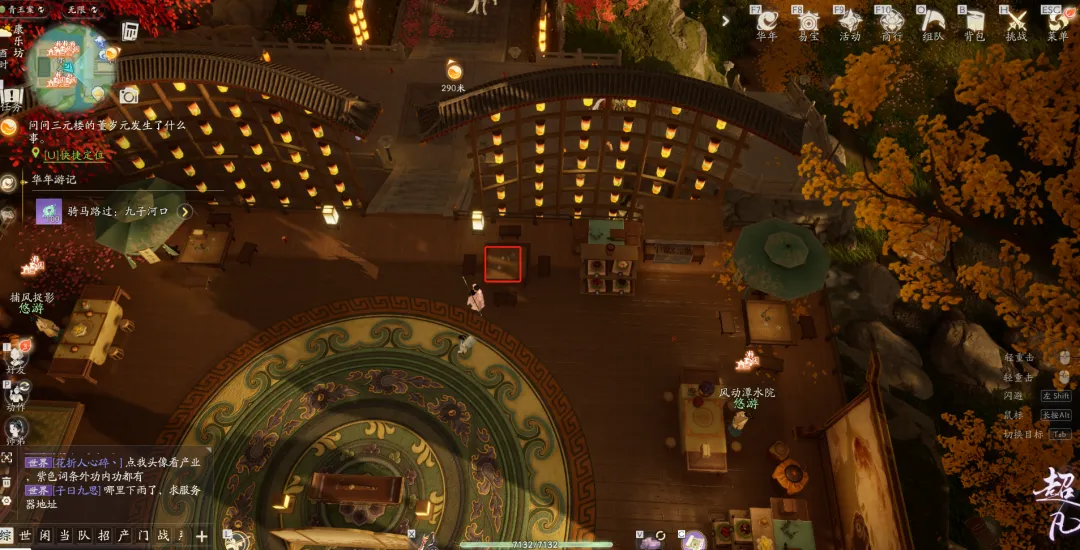
Task: Open the 任务 quest icon
Action: [x=11, y=99]
